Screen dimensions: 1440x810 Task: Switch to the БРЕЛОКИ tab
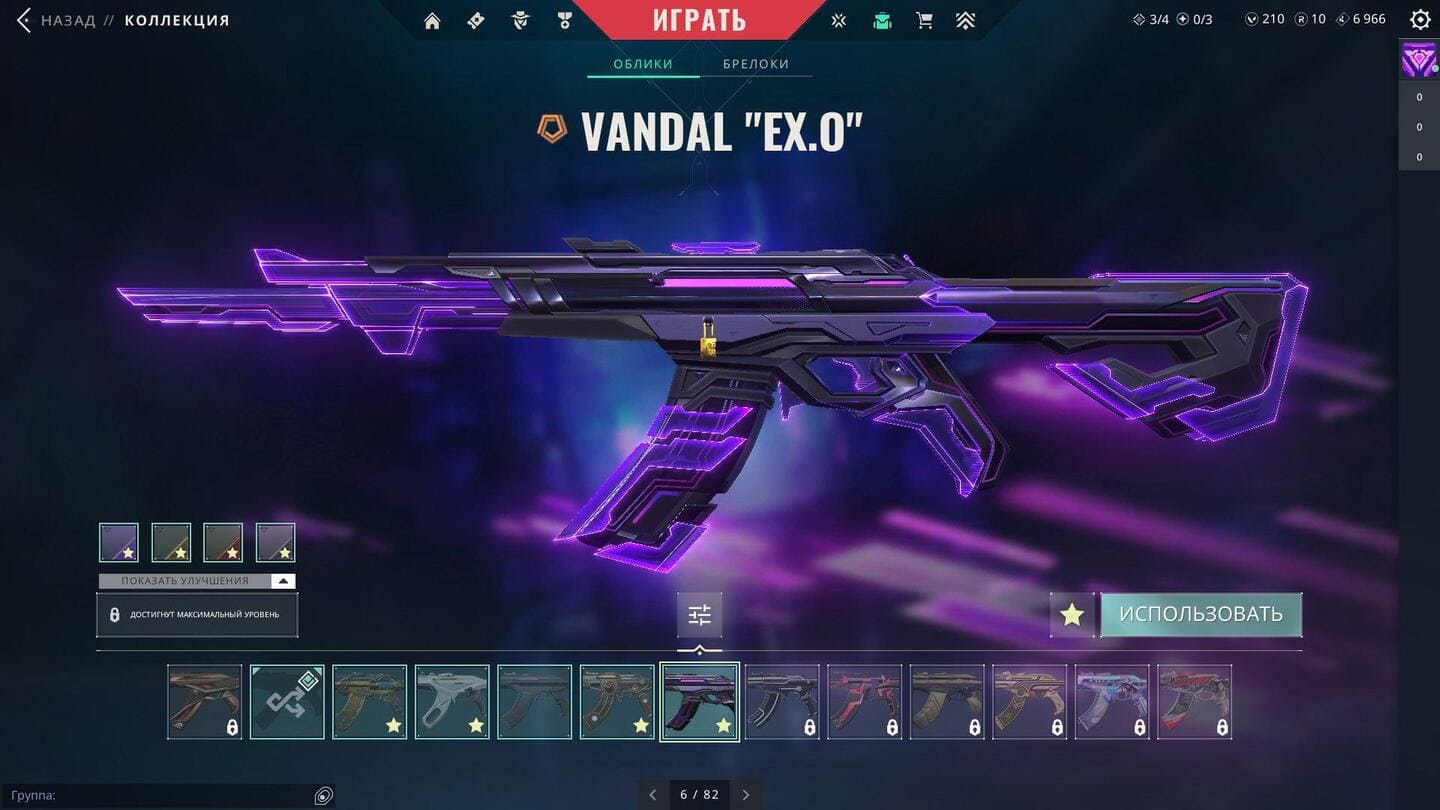point(756,64)
